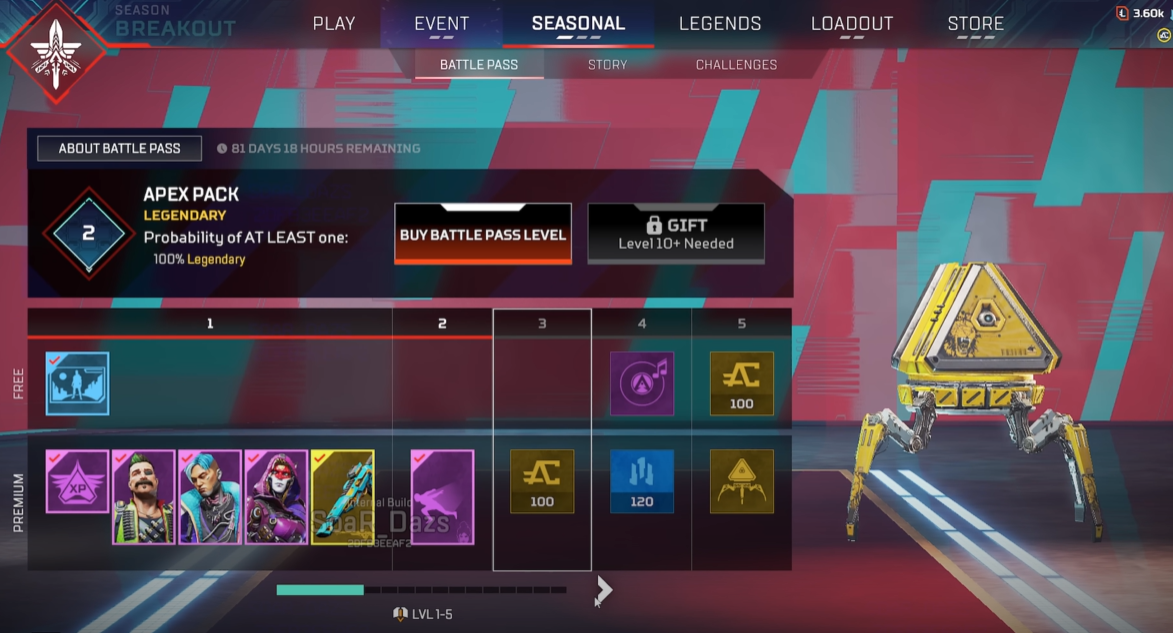Advance to the next battle pass page arrow

(602, 590)
